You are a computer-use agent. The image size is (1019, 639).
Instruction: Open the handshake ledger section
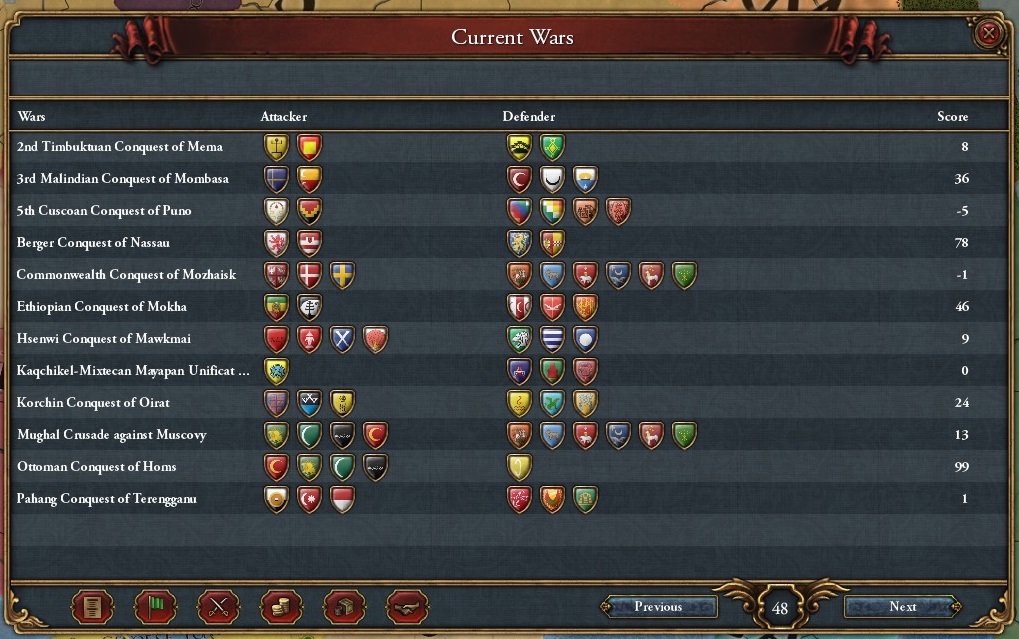click(407, 607)
